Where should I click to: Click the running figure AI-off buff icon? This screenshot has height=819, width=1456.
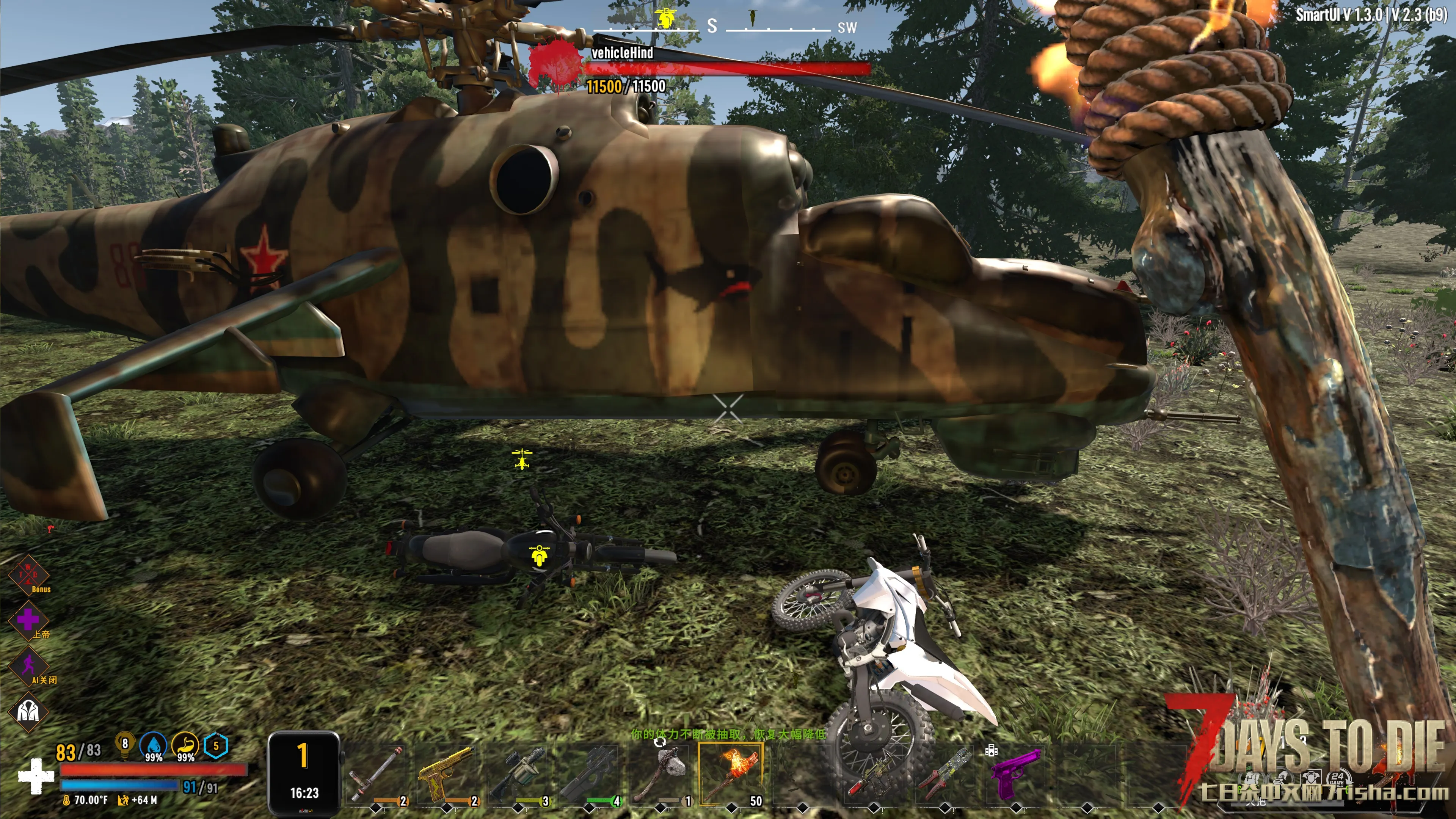(28, 665)
